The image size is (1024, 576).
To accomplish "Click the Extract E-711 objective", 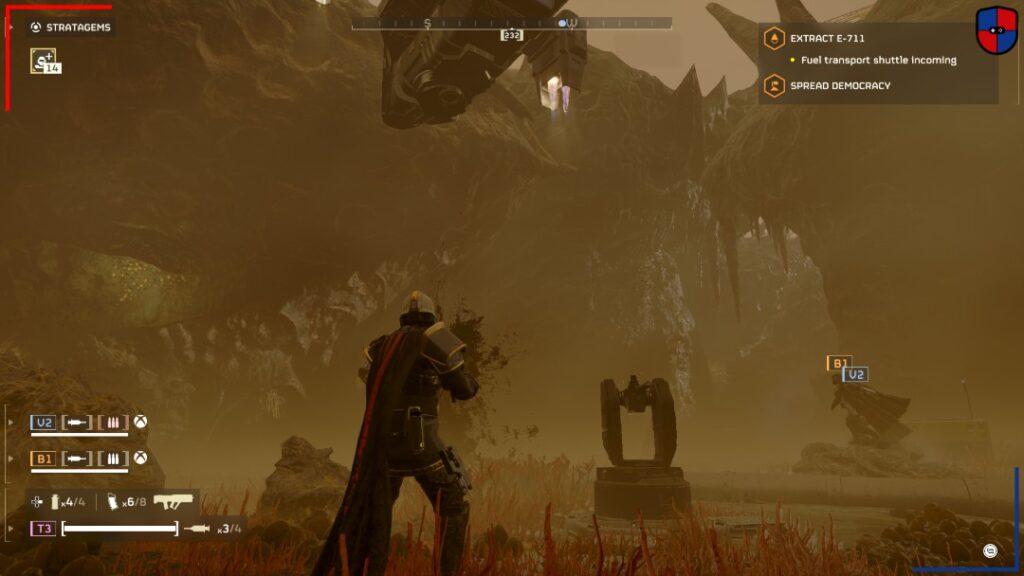I will tap(827, 39).
